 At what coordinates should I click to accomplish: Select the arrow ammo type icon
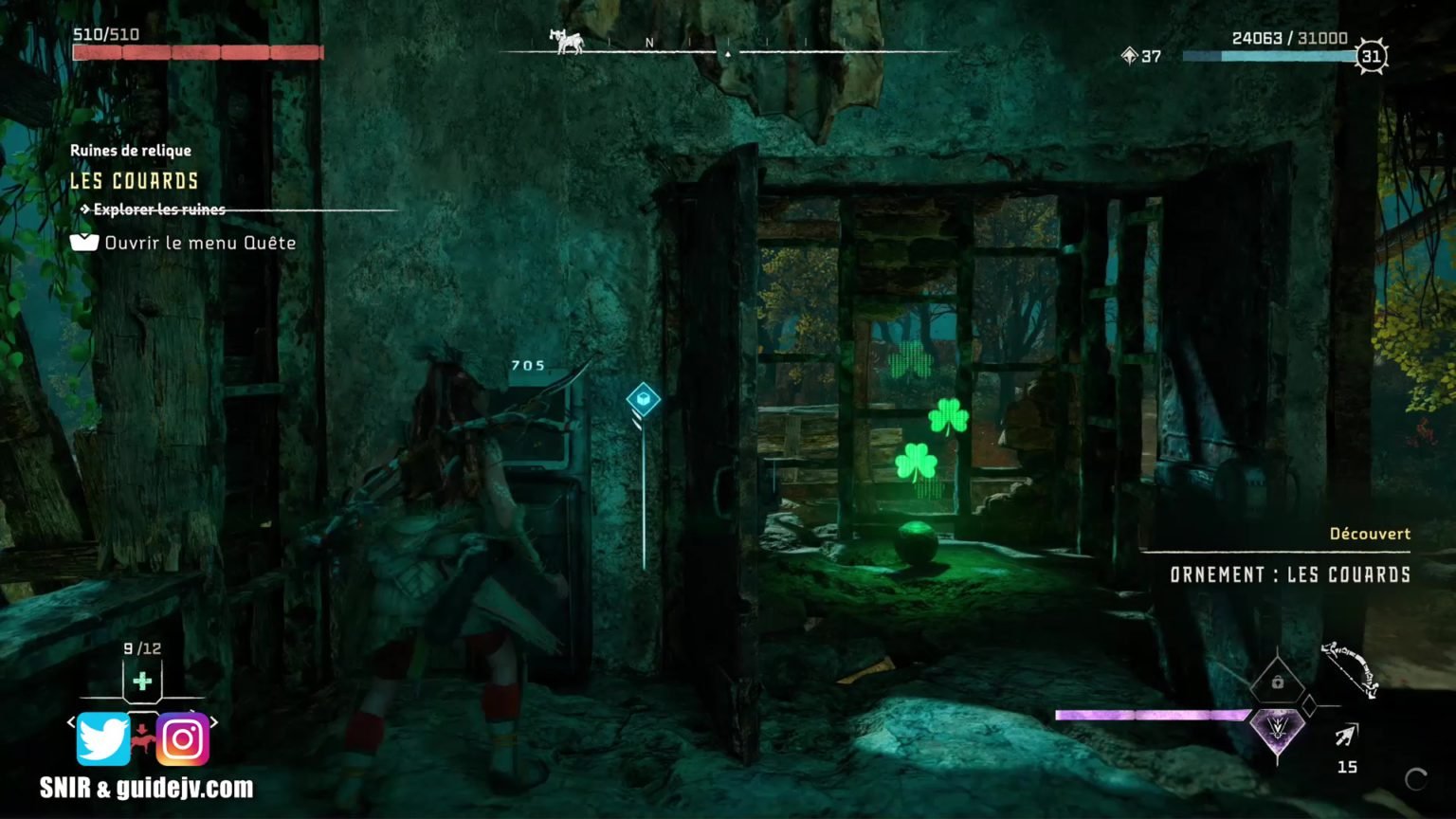(1346, 735)
